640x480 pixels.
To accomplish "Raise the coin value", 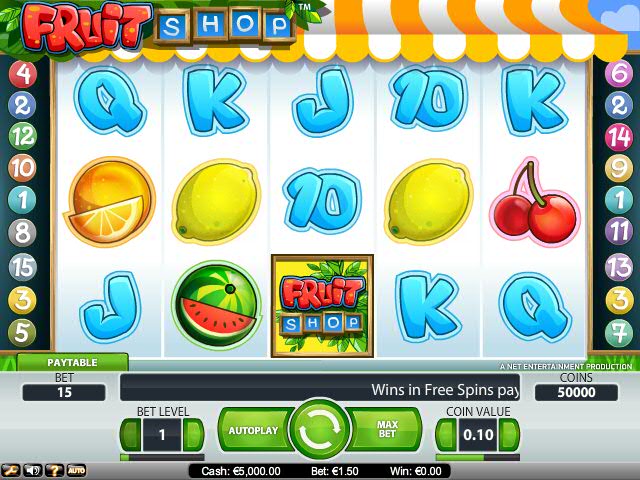I will point(510,435).
